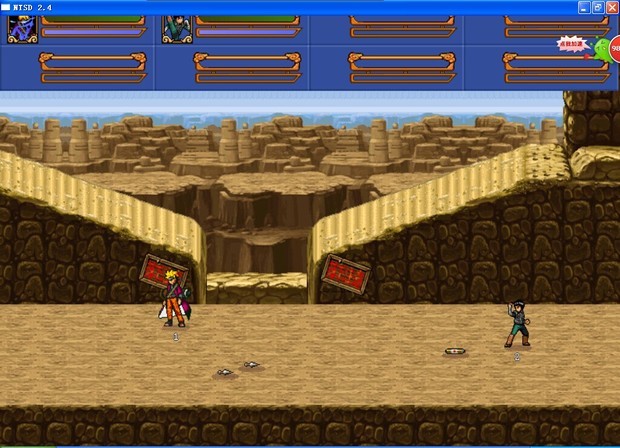Click player one's character portrait

[22, 29]
